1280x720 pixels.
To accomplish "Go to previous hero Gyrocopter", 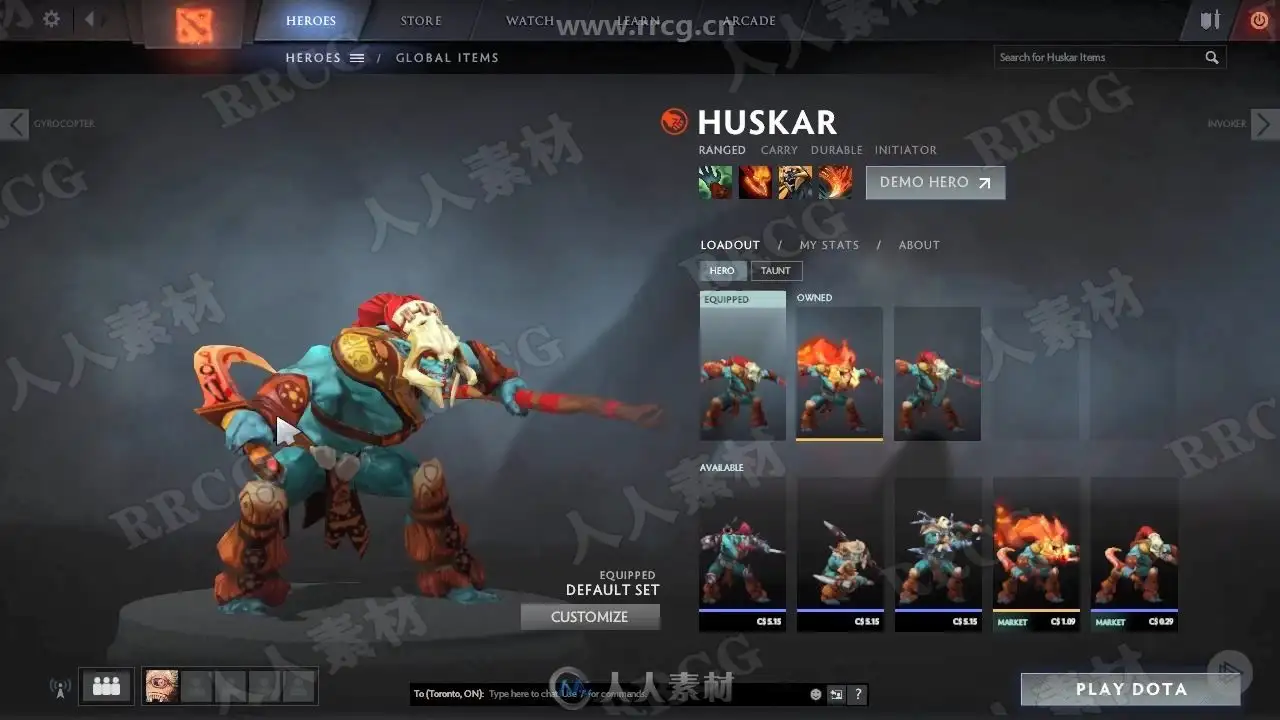I will click(x=16, y=124).
